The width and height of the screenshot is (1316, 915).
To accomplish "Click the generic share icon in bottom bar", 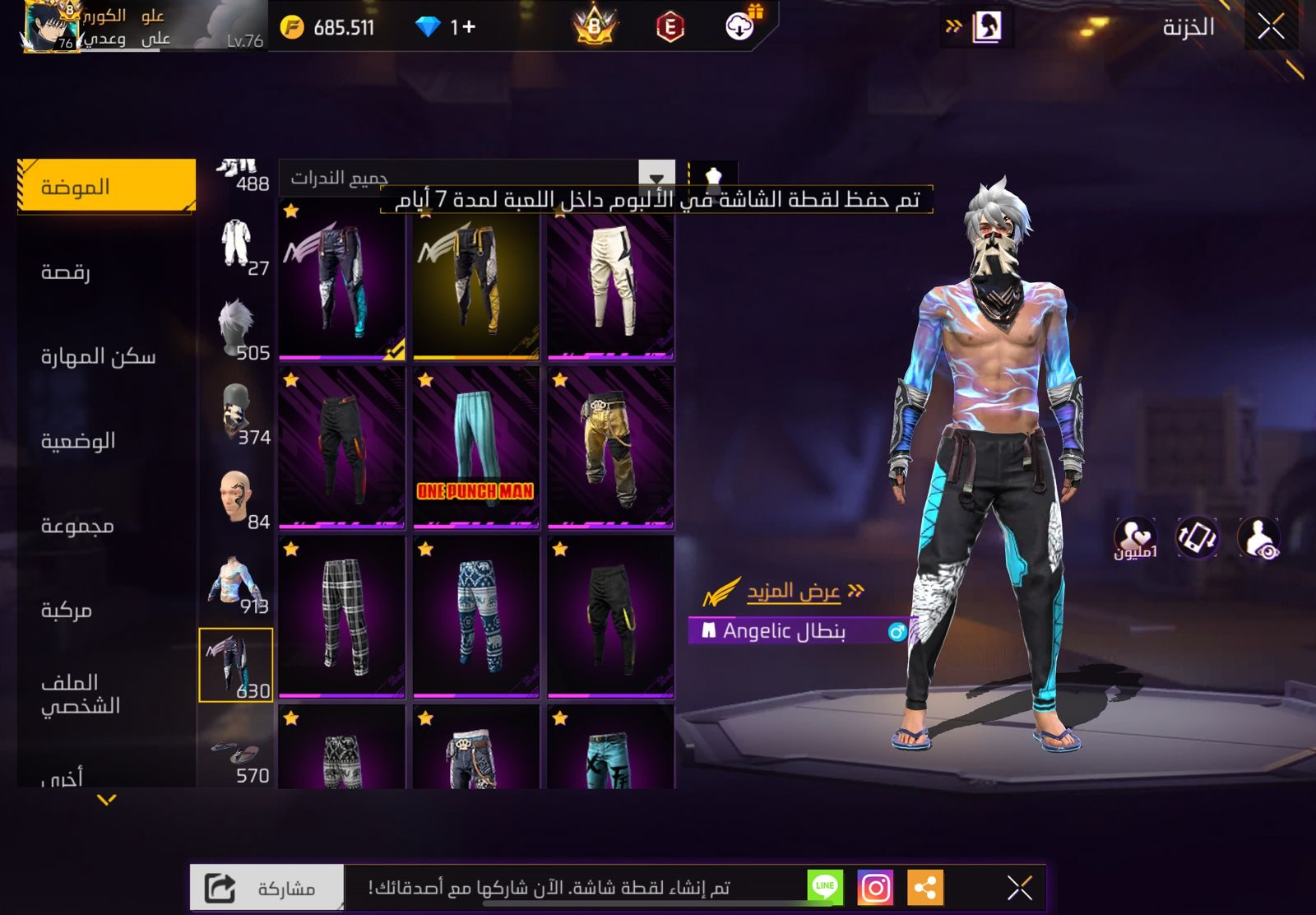I will (x=928, y=886).
